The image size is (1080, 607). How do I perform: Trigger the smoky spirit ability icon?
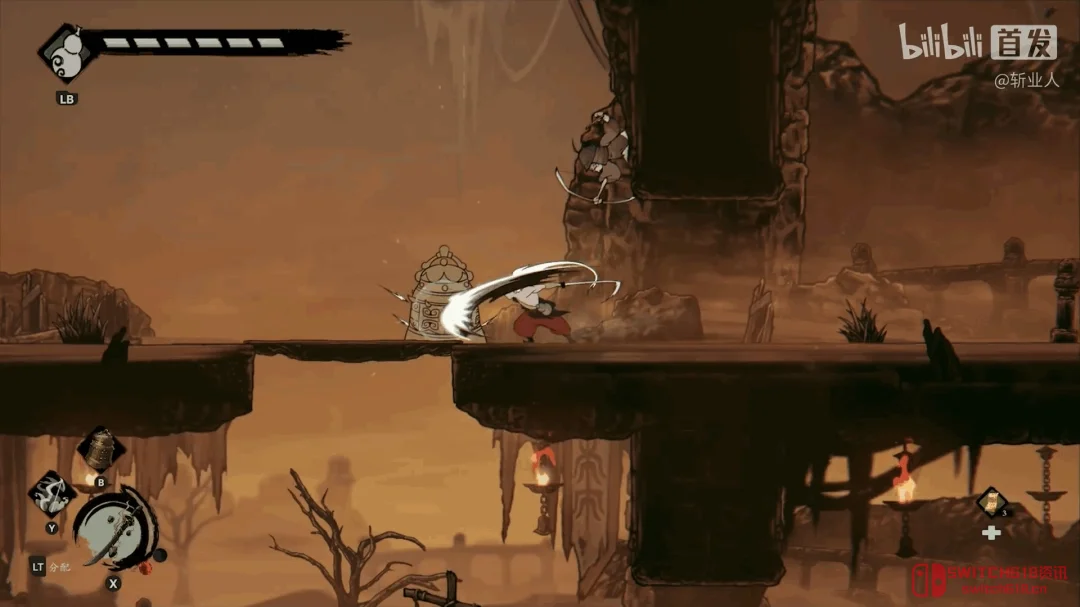(51, 492)
